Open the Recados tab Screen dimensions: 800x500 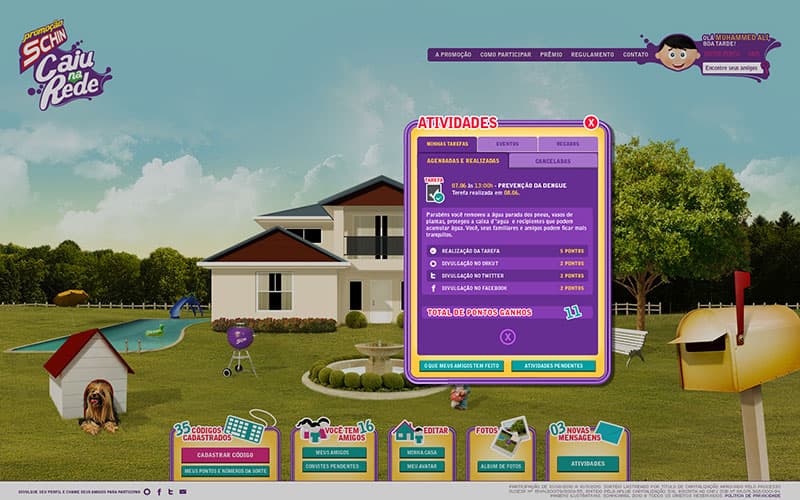(x=567, y=144)
